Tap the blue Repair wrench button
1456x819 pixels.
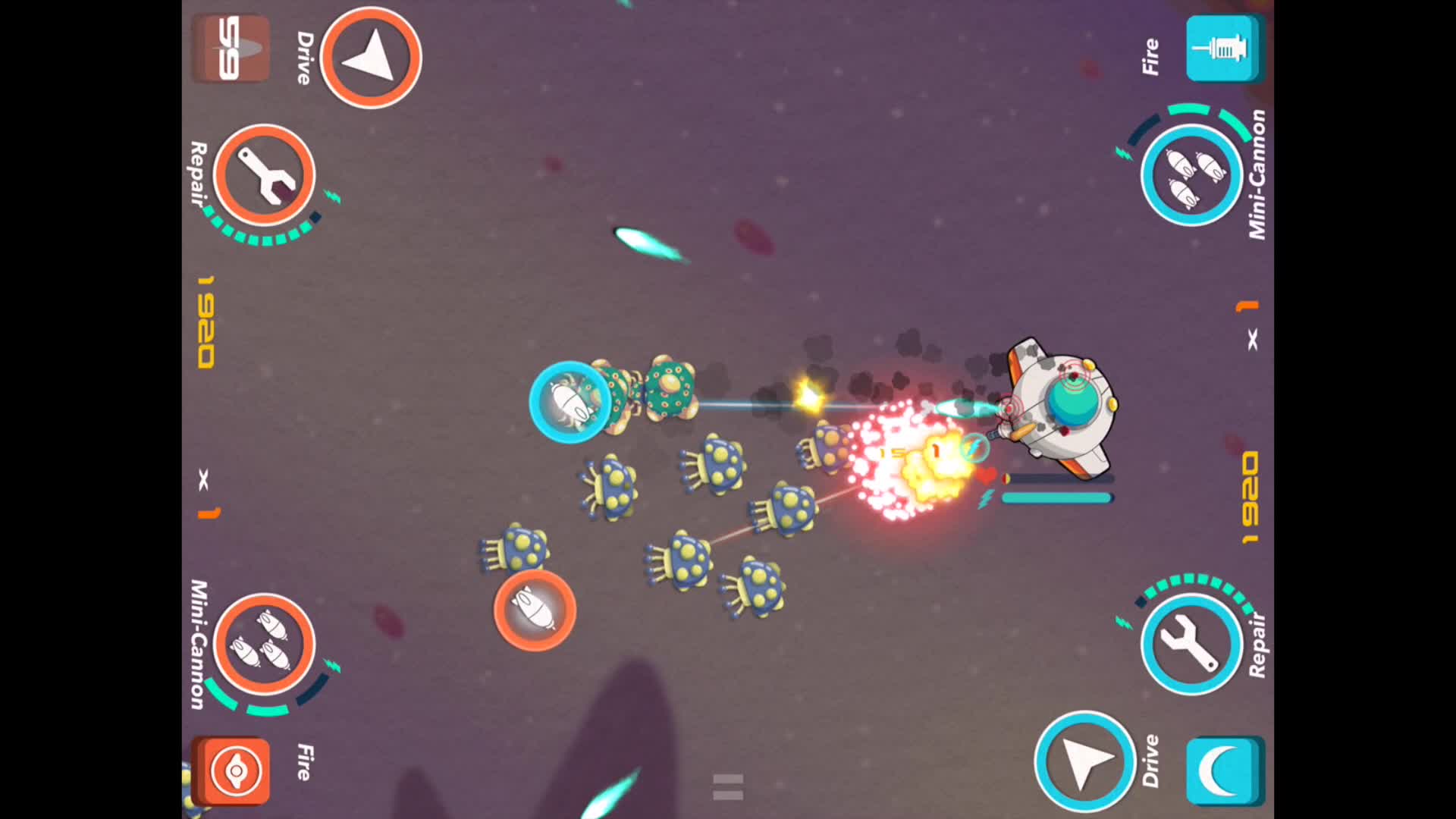pos(1191,644)
